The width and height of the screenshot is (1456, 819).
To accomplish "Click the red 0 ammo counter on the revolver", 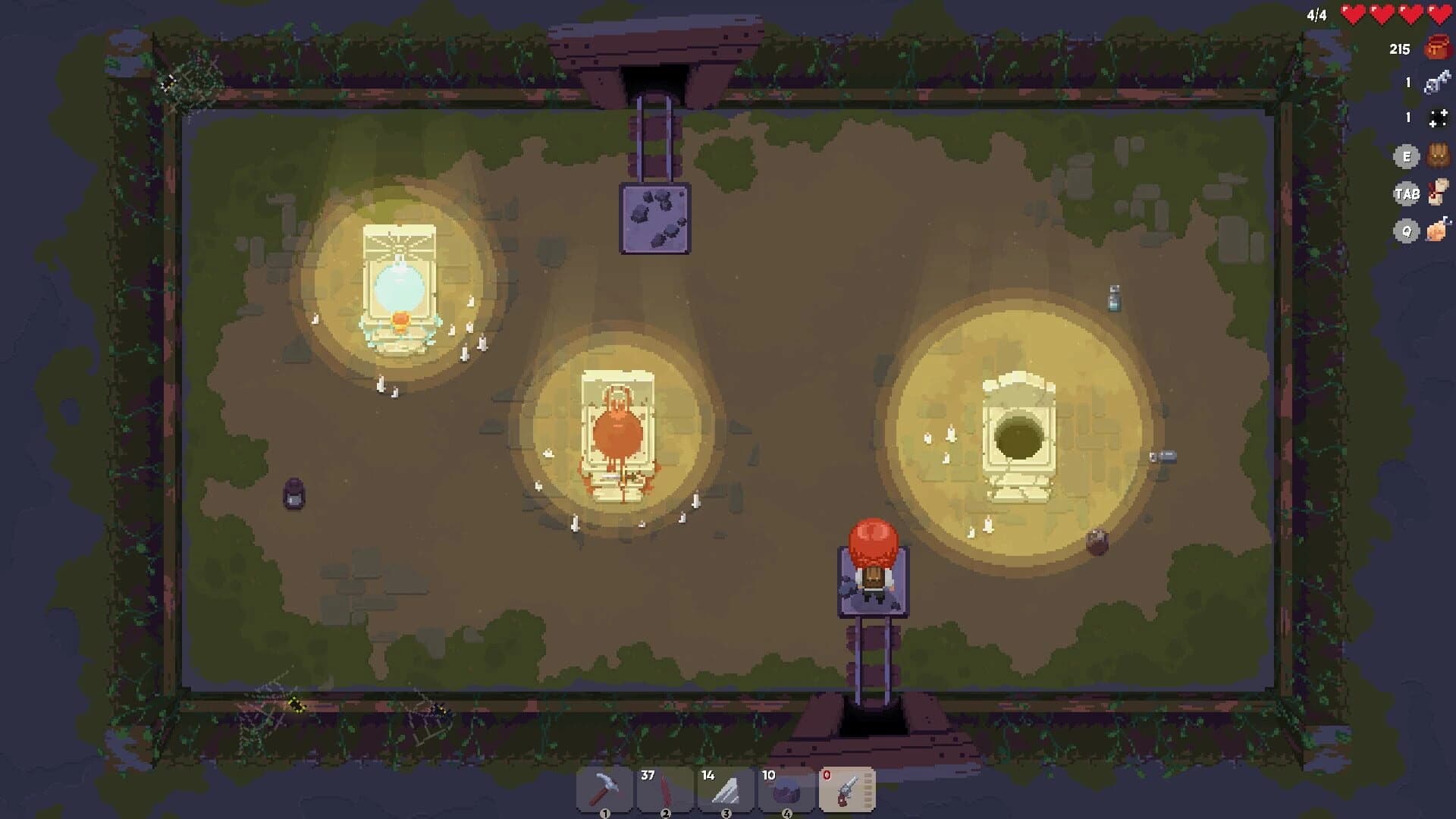I will (x=827, y=774).
